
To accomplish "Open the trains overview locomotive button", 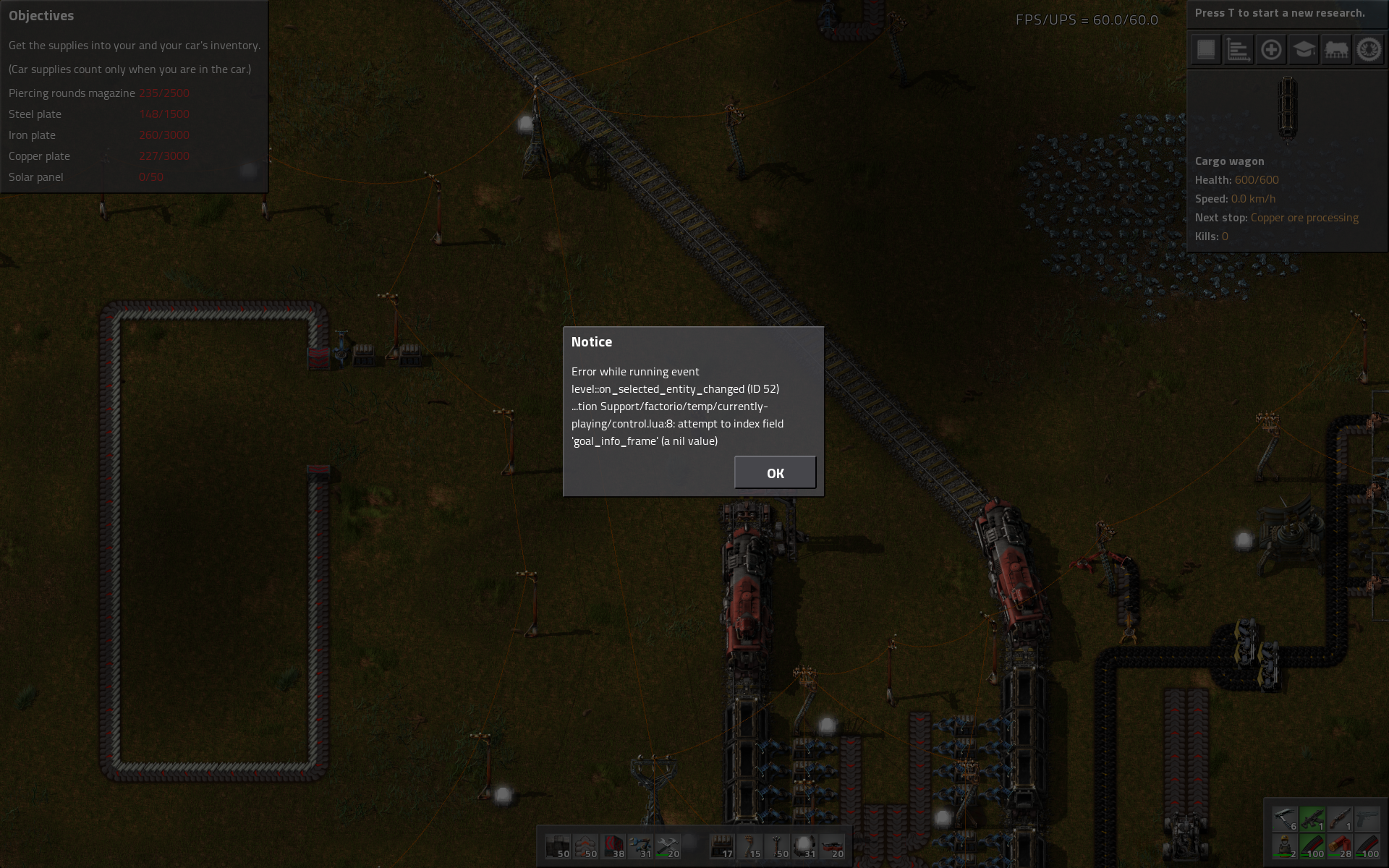I will (x=1336, y=50).
